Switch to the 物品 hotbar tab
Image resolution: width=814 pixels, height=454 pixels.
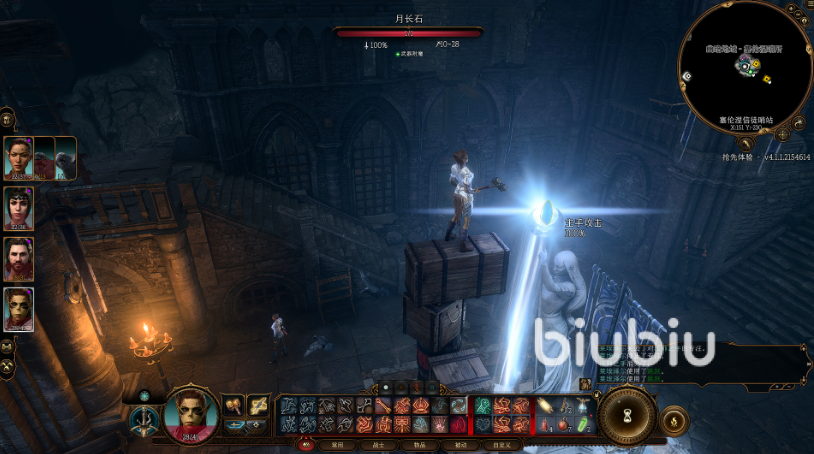coord(419,445)
